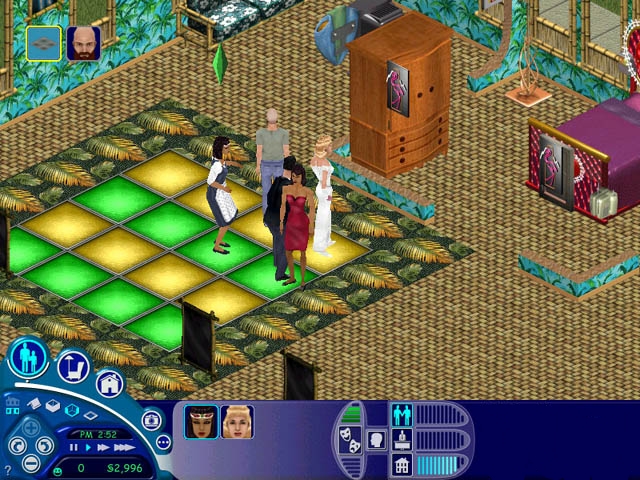
Task: Open the camera snapshot tool
Action: 151,420
